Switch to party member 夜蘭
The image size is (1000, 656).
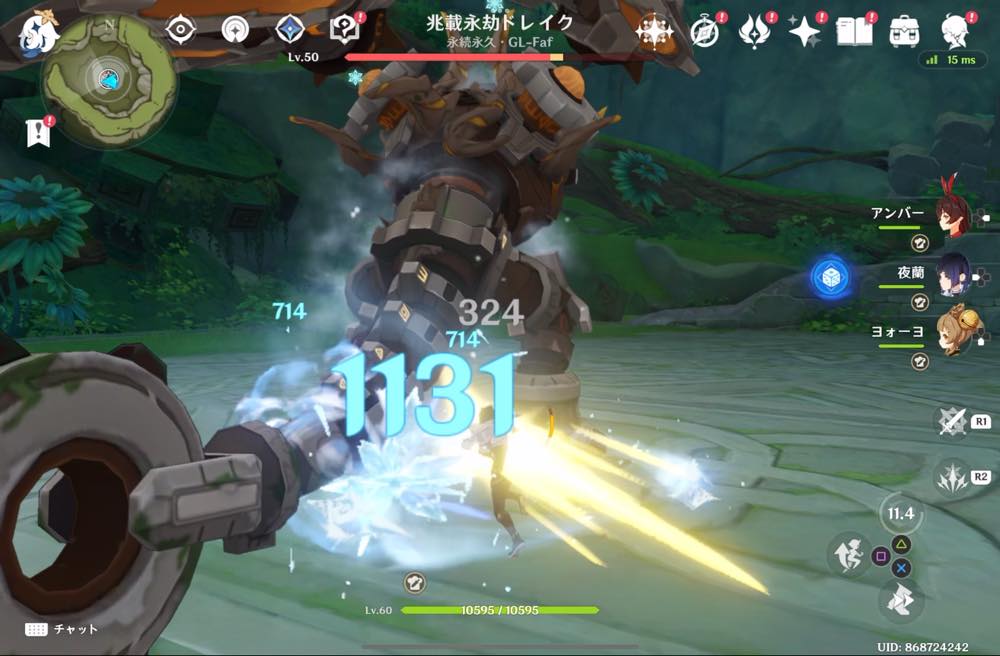click(951, 273)
